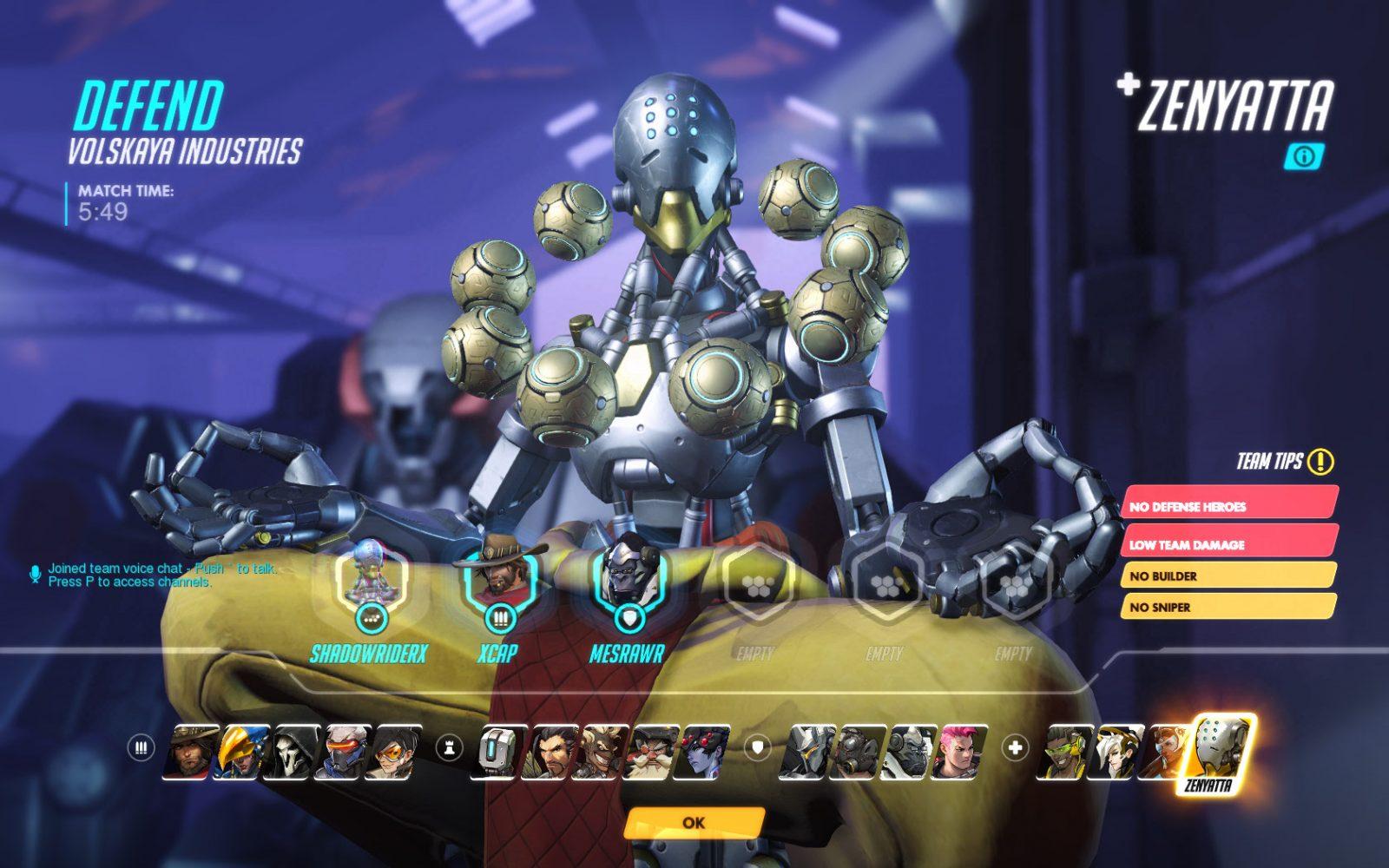Click the highlighted Zenyatta portrait
Image resolution: width=1389 pixels, height=868 pixels.
click(x=1219, y=752)
